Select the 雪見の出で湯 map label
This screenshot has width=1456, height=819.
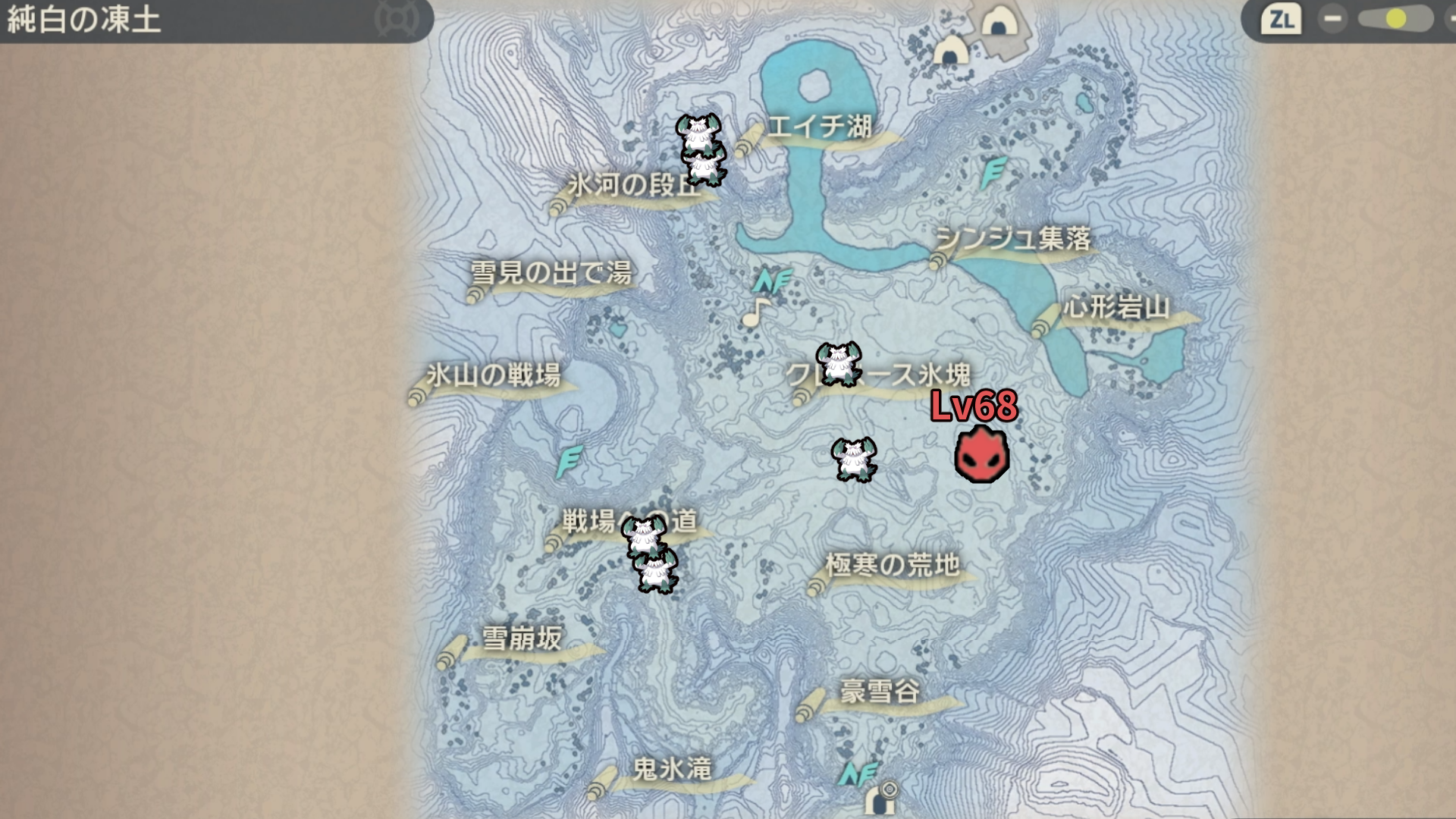tap(551, 273)
